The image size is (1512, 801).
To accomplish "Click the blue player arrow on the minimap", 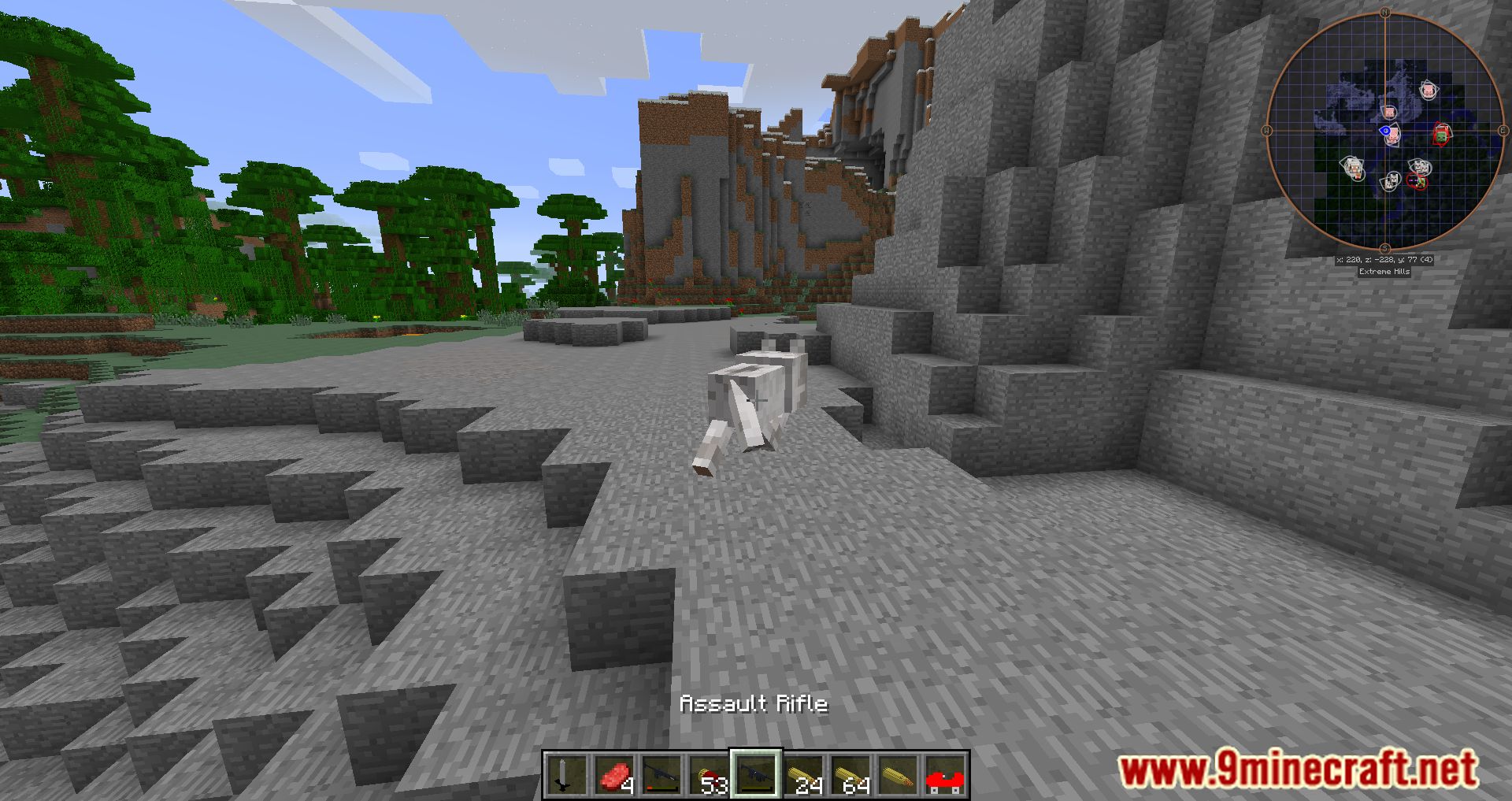I will (1385, 131).
